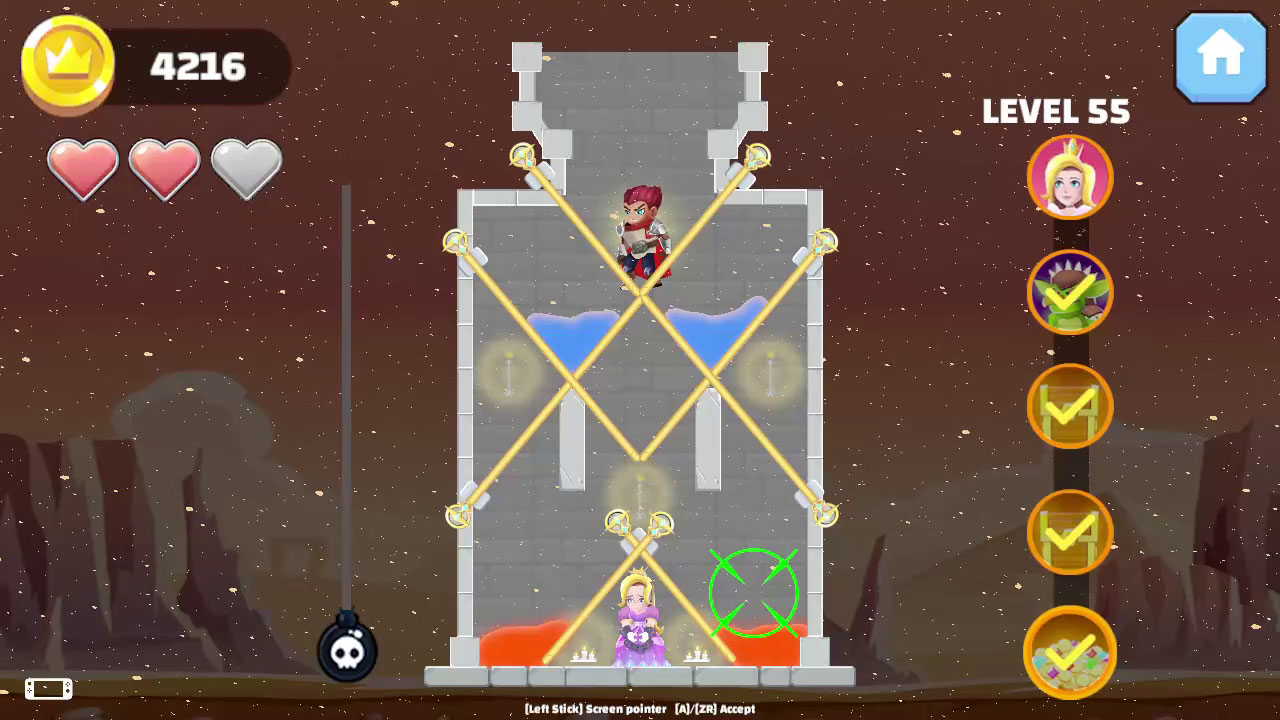The height and width of the screenshot is (720, 1280).
Task: Select the princess trapped below the crossed pins
Action: click(640, 615)
